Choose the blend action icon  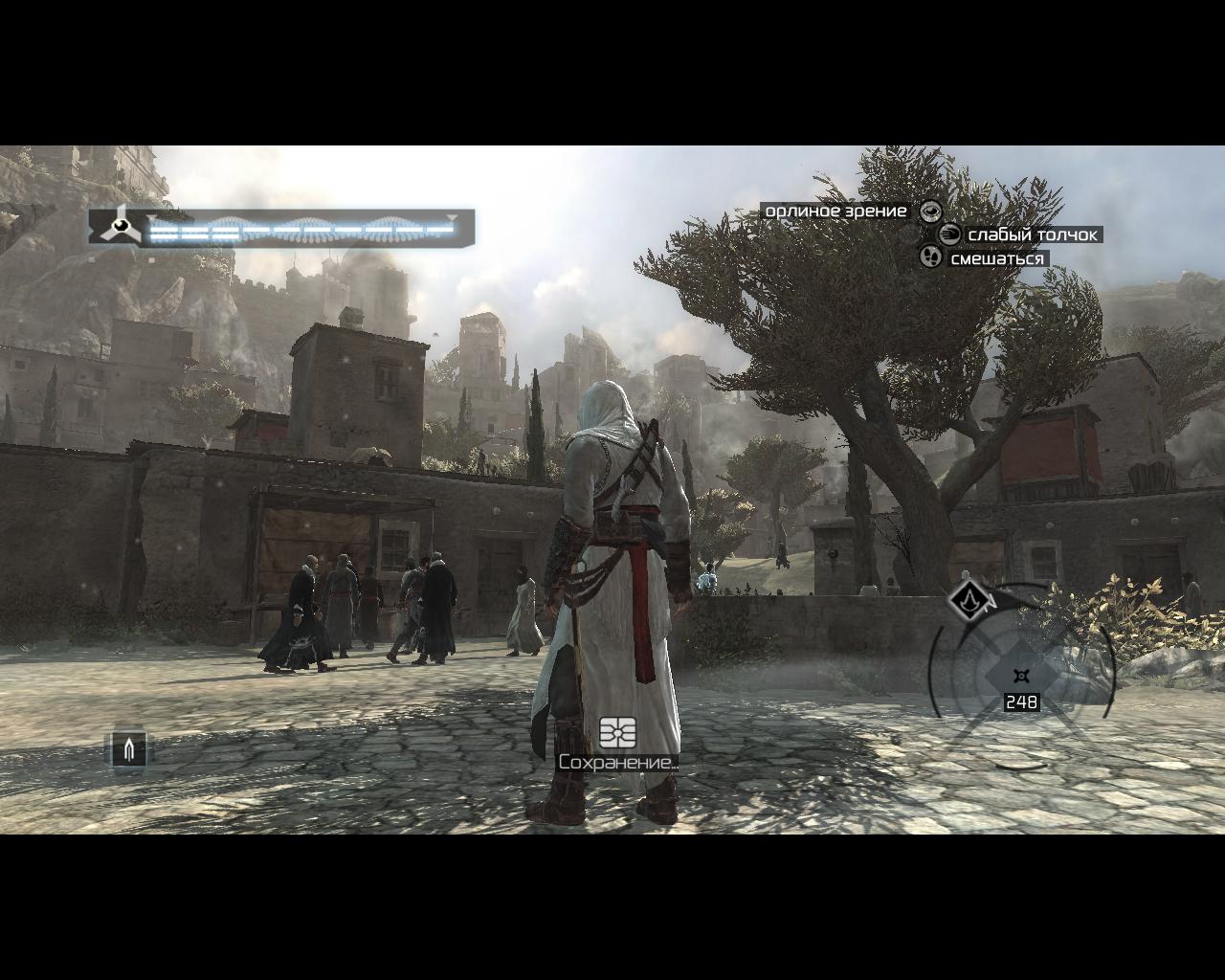[930, 257]
